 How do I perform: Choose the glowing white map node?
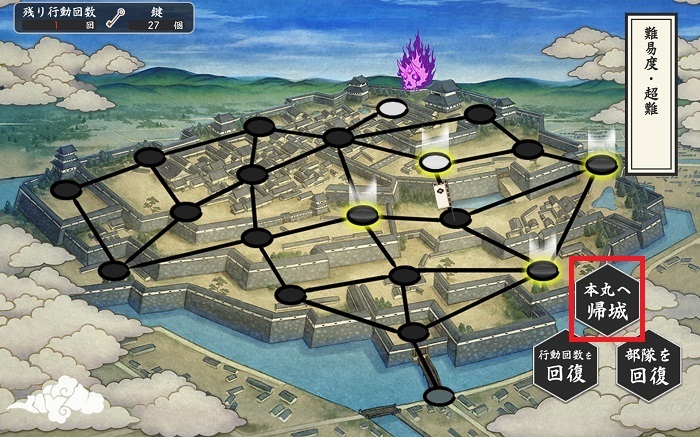(434, 162)
